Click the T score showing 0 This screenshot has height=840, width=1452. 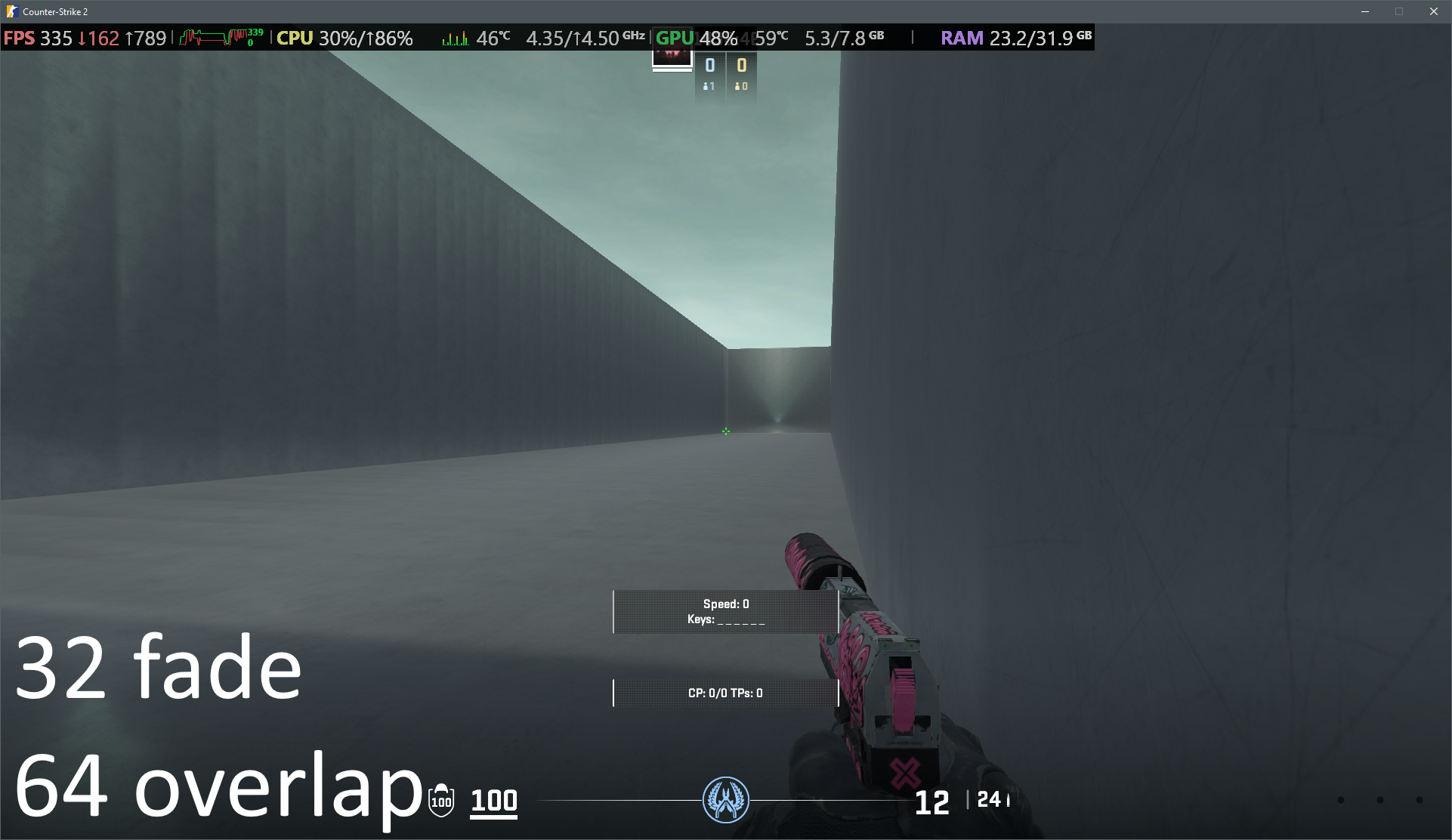point(743,66)
